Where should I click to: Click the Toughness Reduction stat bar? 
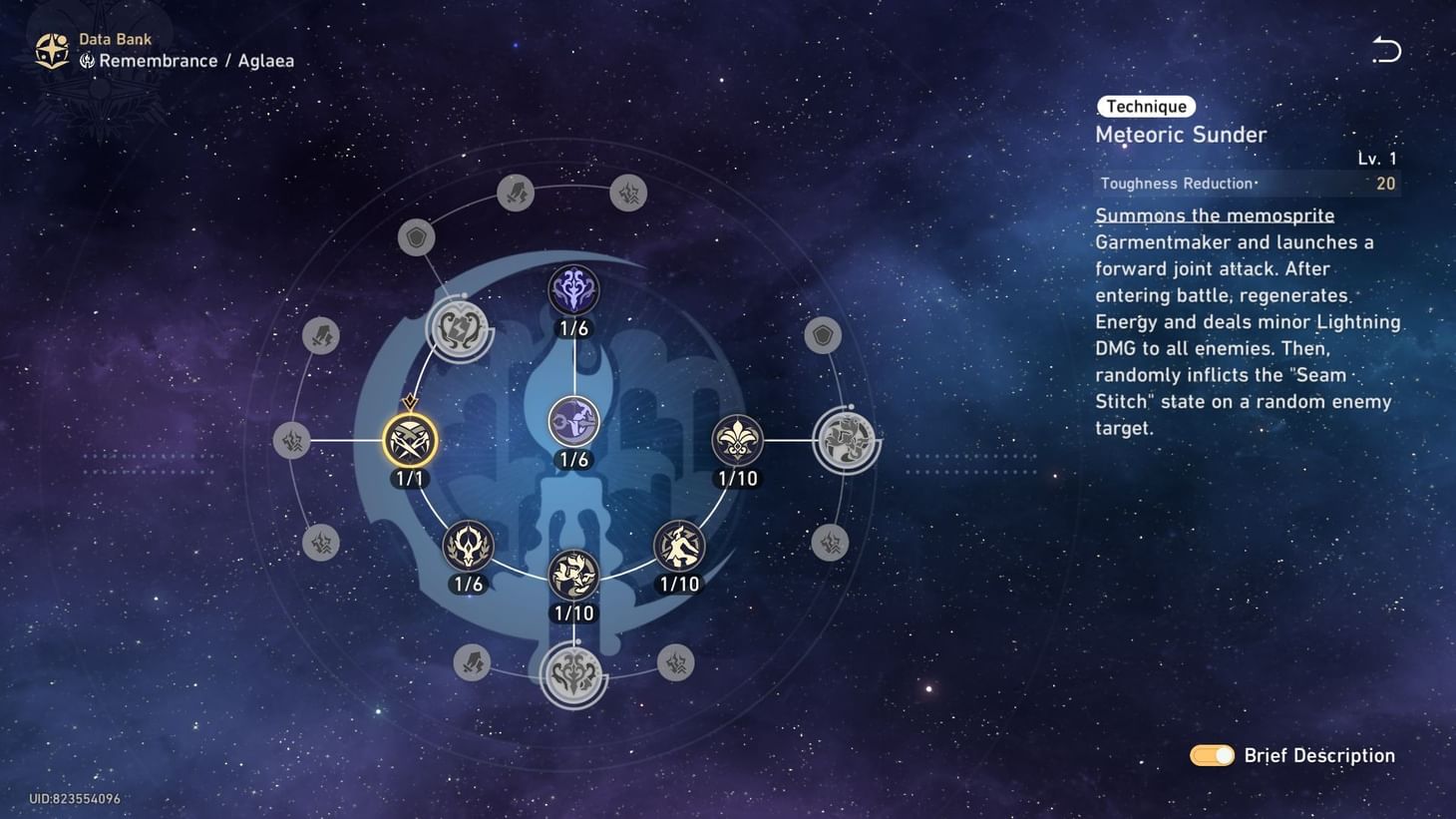(x=1247, y=184)
